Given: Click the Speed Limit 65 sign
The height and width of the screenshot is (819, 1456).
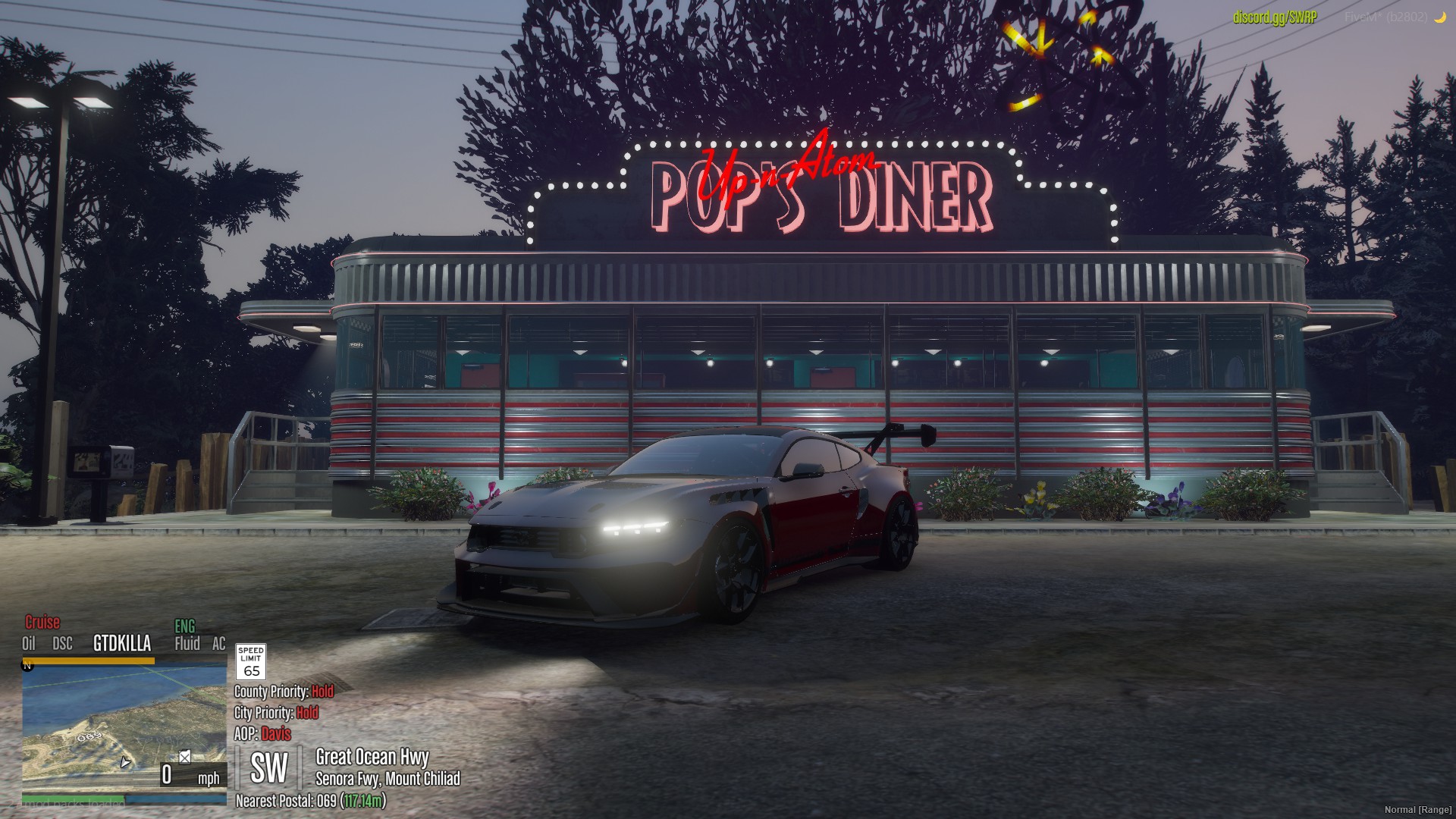Looking at the screenshot, I should click(x=251, y=661).
